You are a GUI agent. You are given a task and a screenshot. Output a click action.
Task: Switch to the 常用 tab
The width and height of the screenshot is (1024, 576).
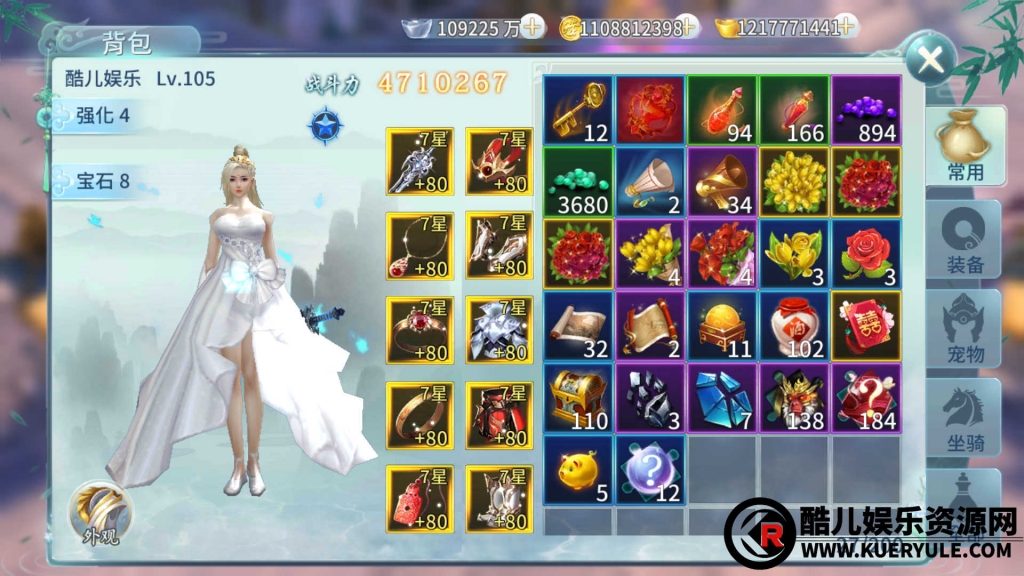[964, 146]
